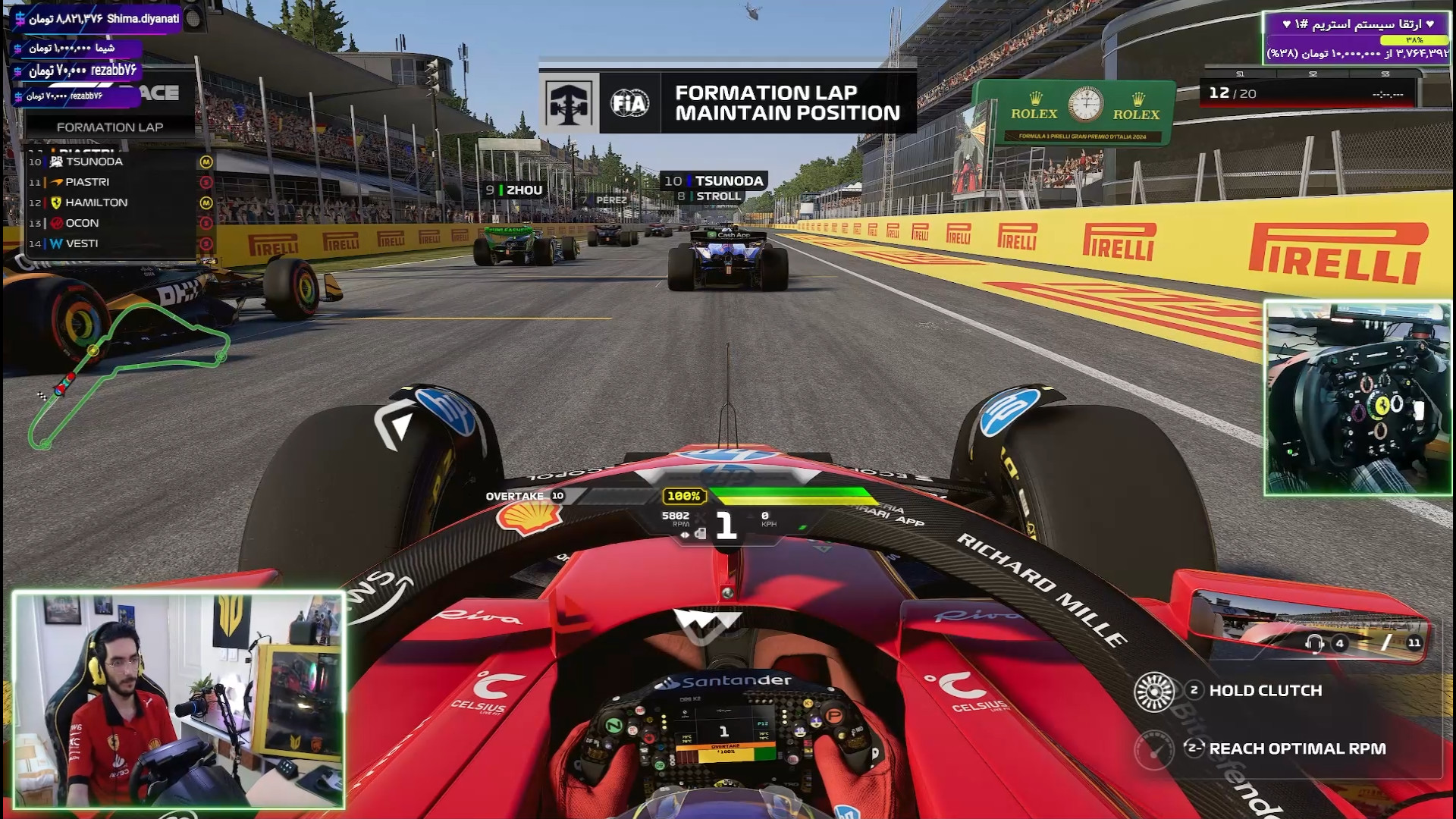The width and height of the screenshot is (1456, 819).
Task: Click the stream donation goal progress panel
Action: point(1356,38)
